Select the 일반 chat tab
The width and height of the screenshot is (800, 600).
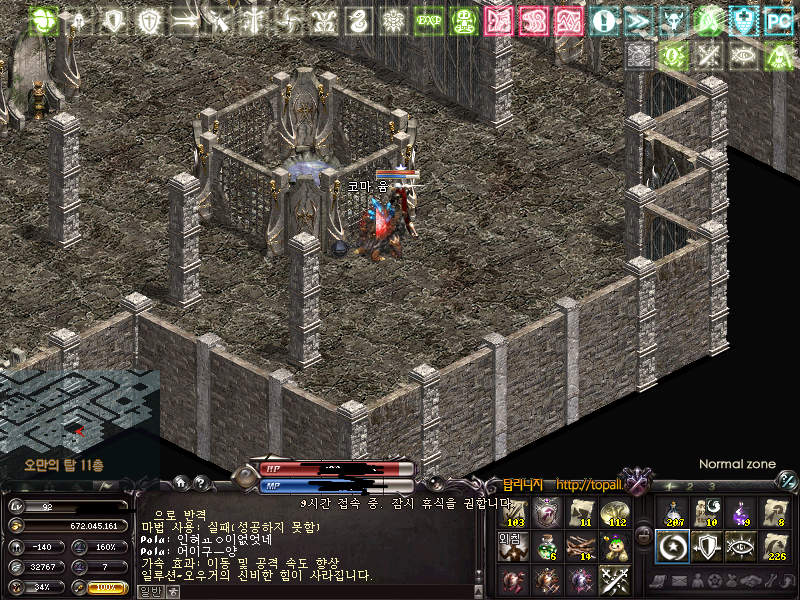point(149,591)
